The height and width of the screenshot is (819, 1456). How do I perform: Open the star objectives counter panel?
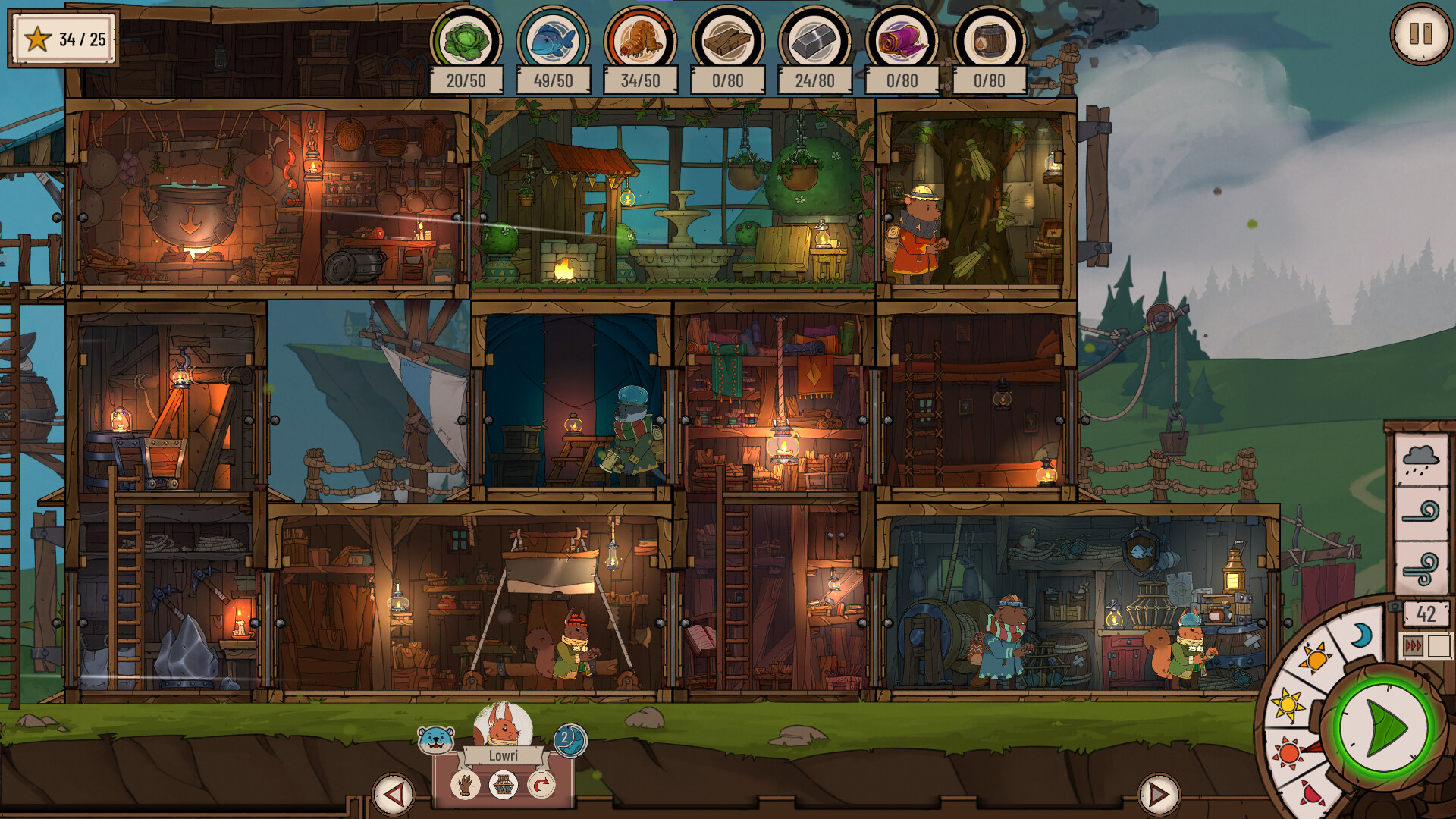[x=64, y=39]
